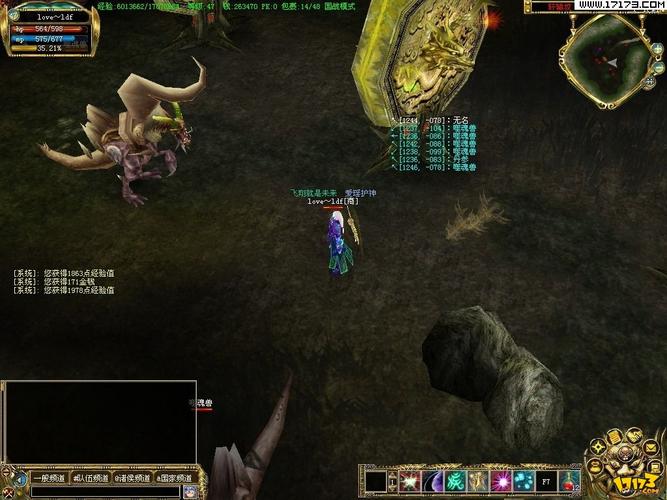This screenshot has width=667, height=500.
Task: Switch to the 诸侯频道 chat channel
Action: 131,478
